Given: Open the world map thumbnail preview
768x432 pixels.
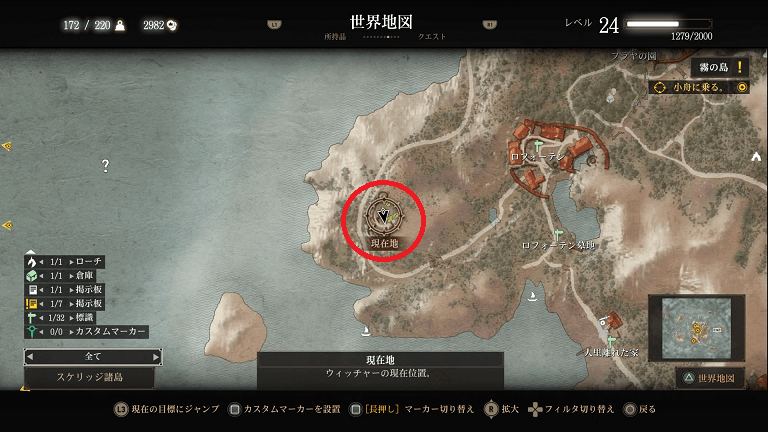Looking at the screenshot, I should pos(696,327).
